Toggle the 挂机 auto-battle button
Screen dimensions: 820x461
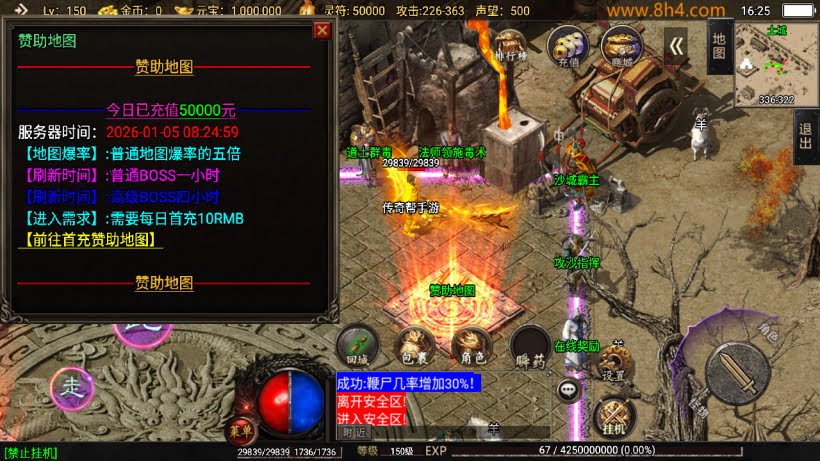tap(613, 418)
